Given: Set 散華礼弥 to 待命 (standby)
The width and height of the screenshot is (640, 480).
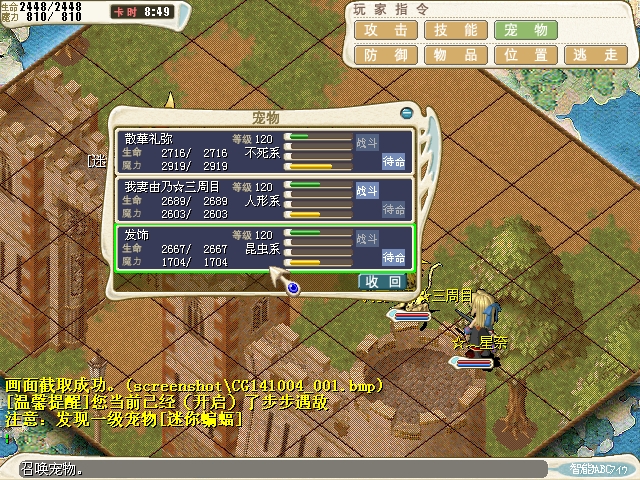Looking at the screenshot, I should [394, 162].
